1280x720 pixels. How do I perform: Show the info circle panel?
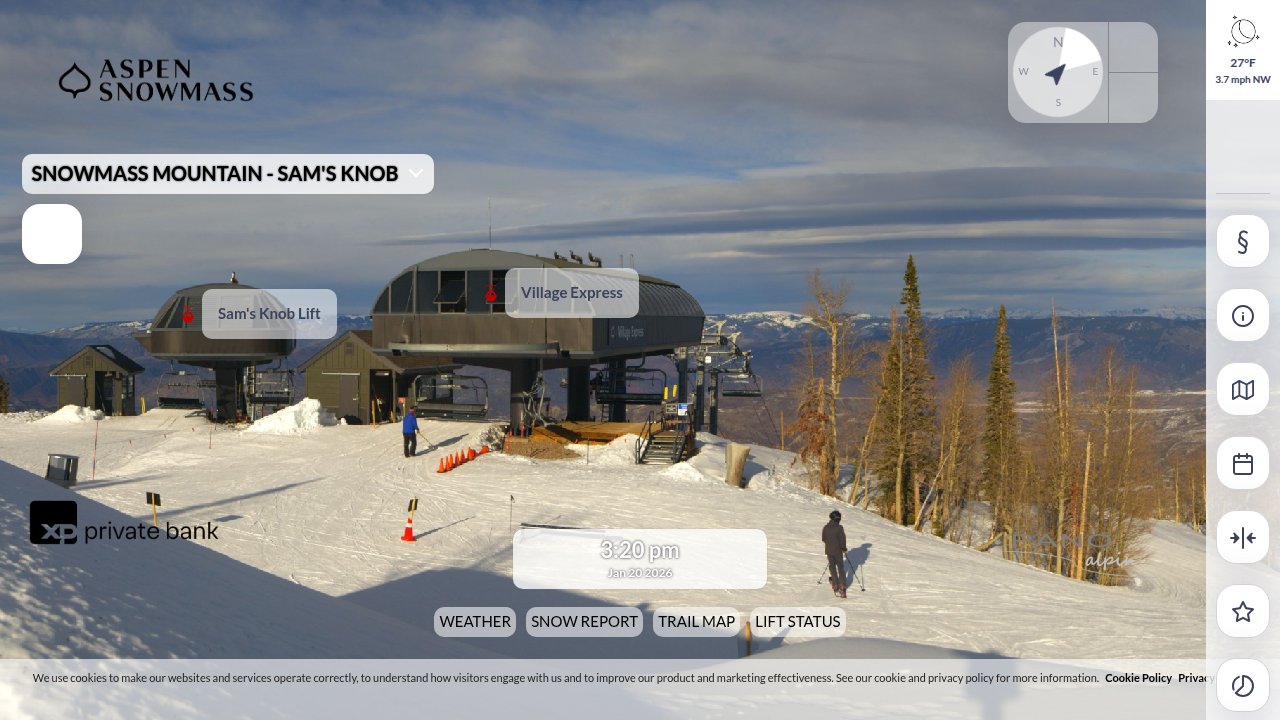coord(1243,316)
